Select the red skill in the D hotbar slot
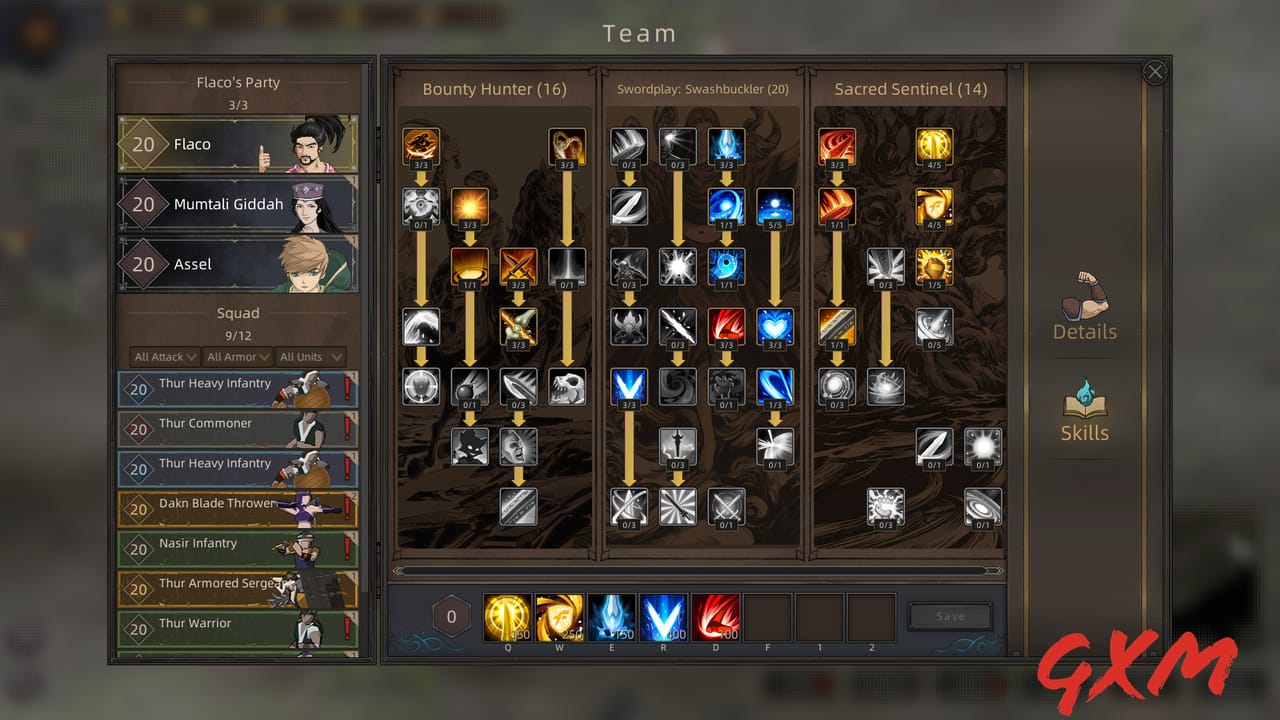Image resolution: width=1280 pixels, height=720 pixels. click(x=716, y=616)
